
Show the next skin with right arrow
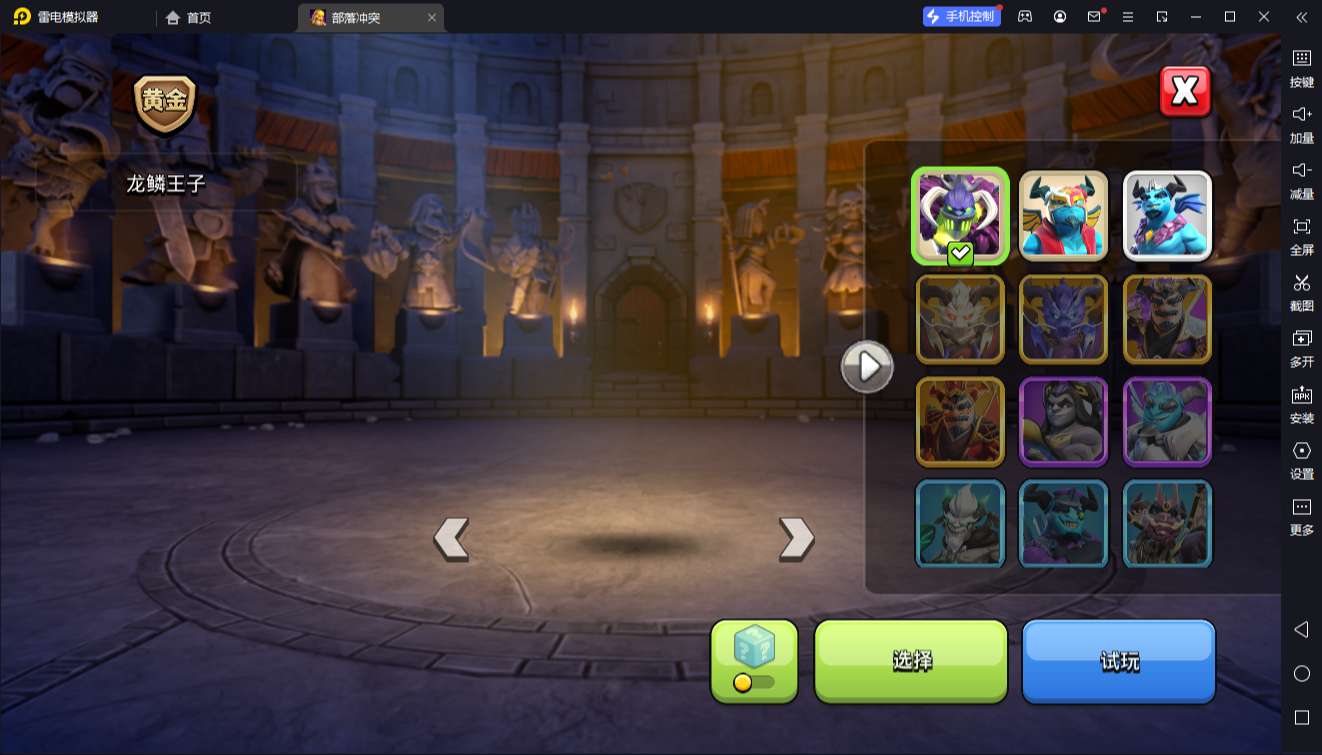[x=796, y=539]
